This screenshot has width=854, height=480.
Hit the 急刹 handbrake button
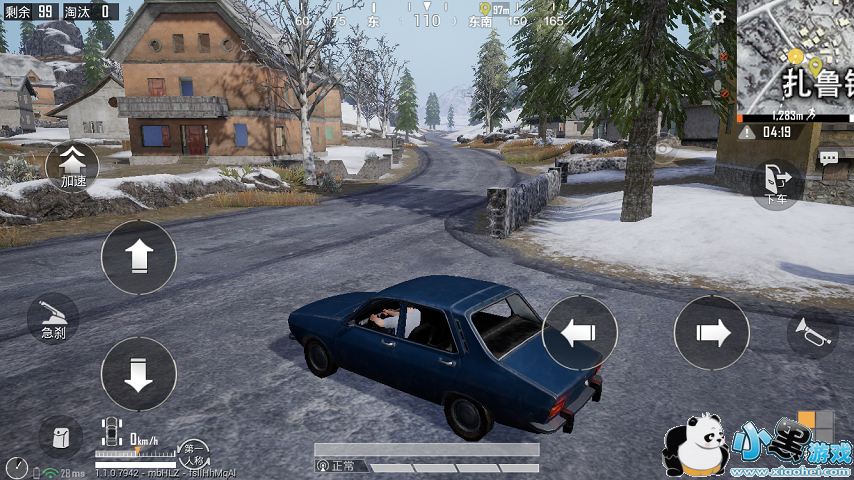pos(53,318)
